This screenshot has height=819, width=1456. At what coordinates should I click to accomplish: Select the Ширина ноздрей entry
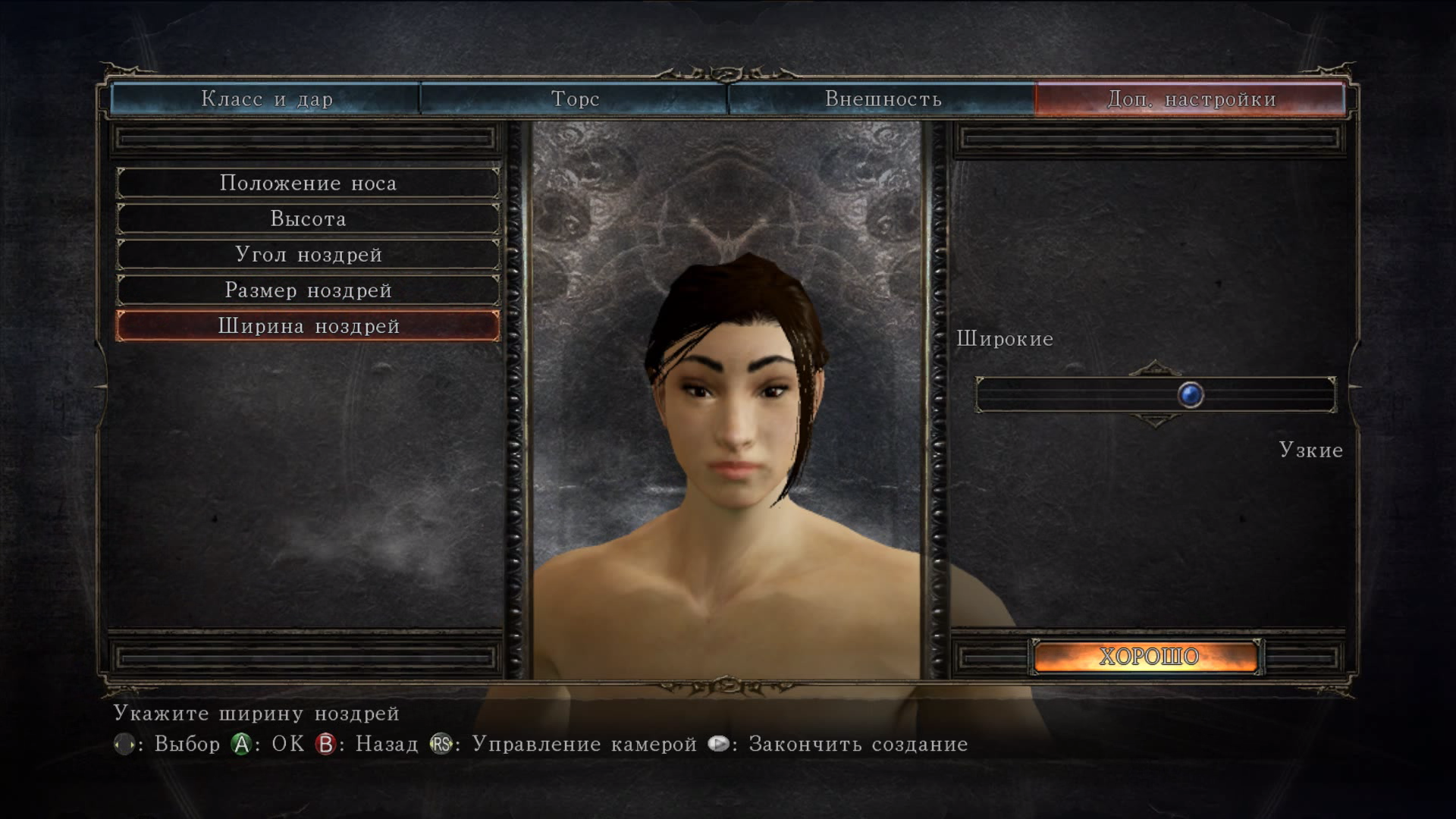point(308,326)
